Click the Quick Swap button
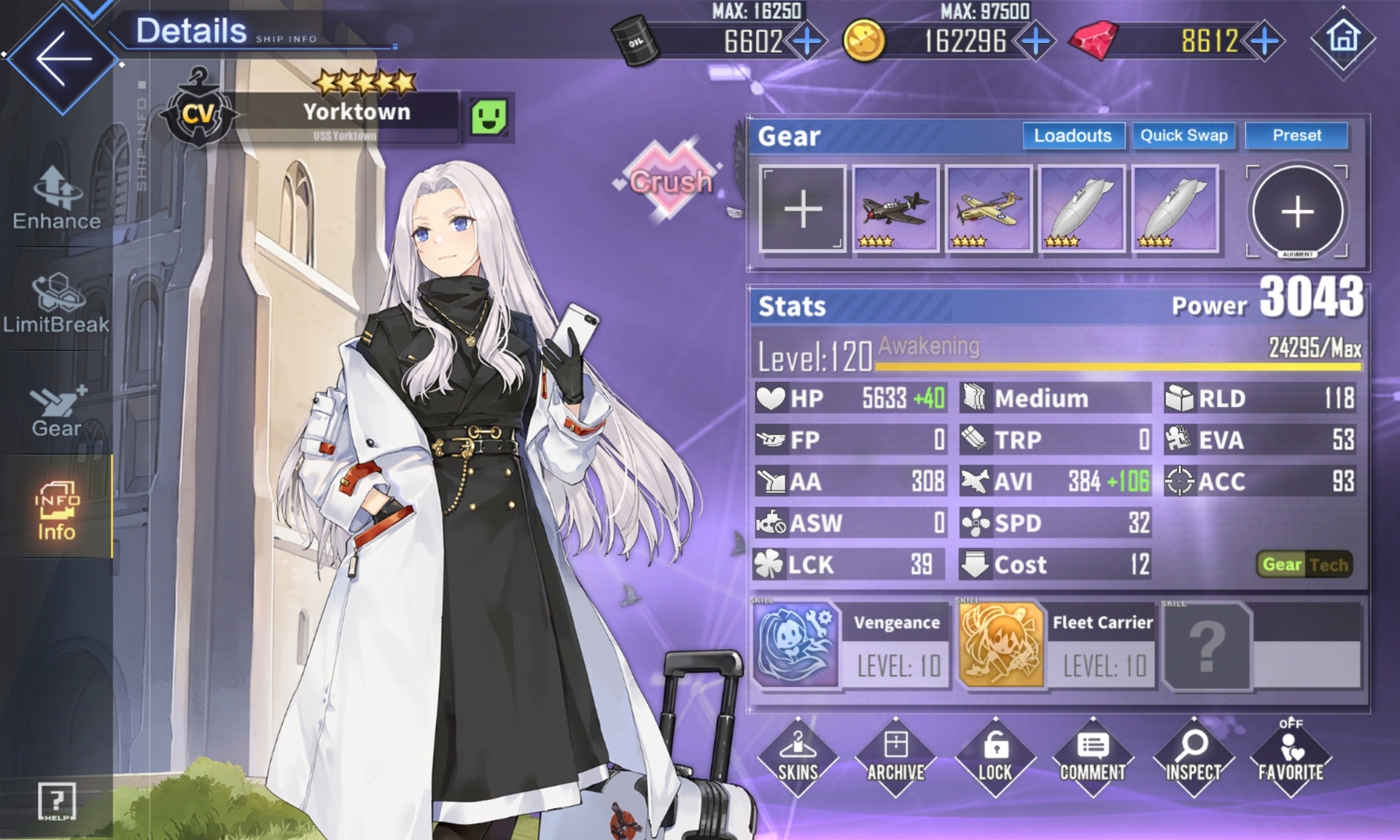 click(x=1183, y=136)
